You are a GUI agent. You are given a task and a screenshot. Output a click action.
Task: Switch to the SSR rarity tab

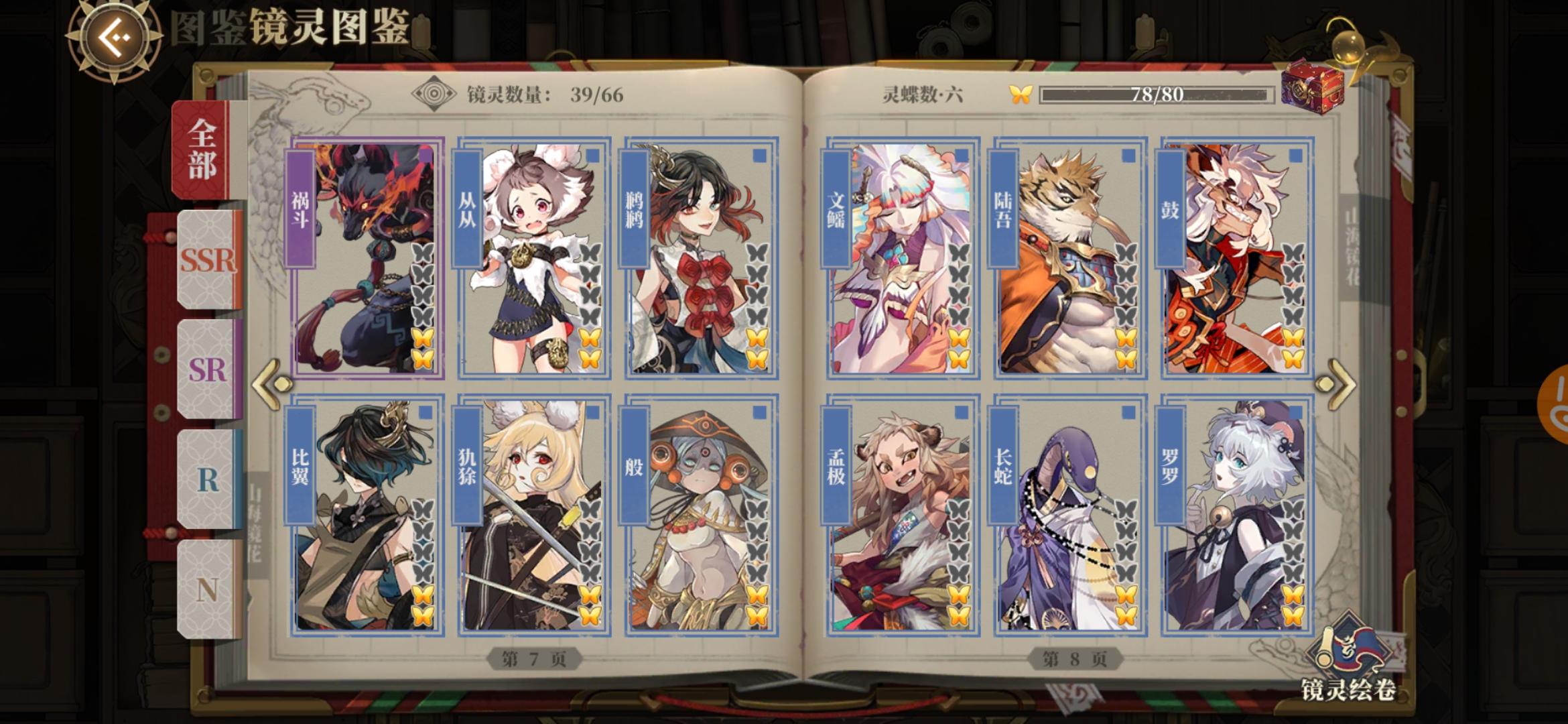(x=208, y=261)
